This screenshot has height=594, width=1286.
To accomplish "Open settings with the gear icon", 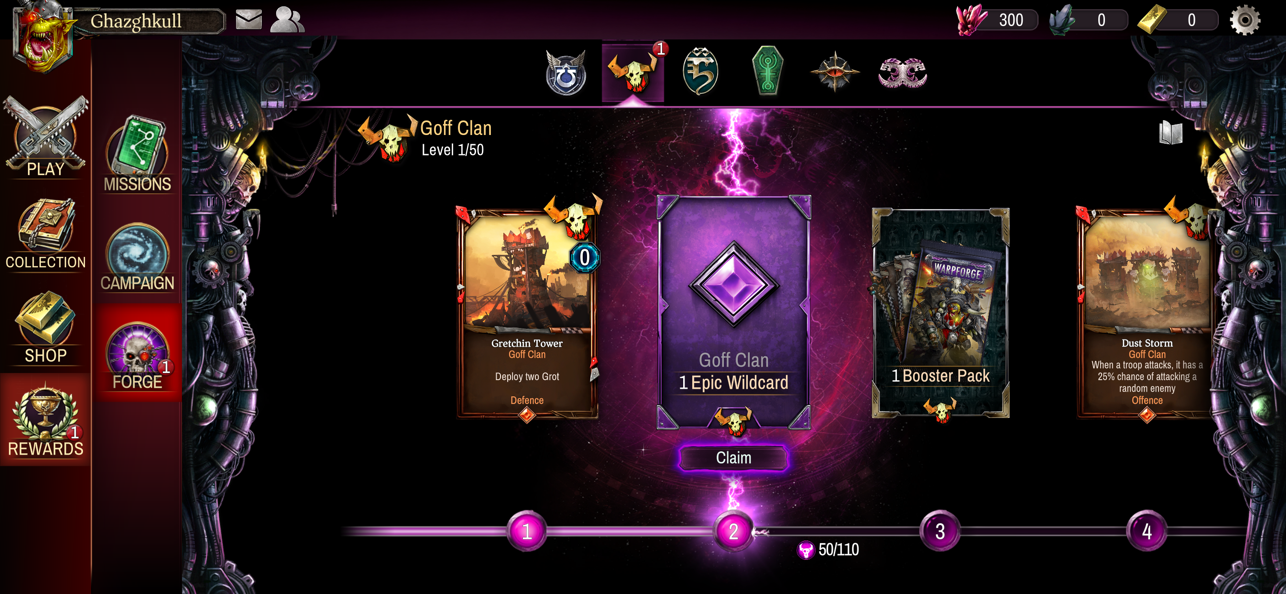I will 1245,20.
